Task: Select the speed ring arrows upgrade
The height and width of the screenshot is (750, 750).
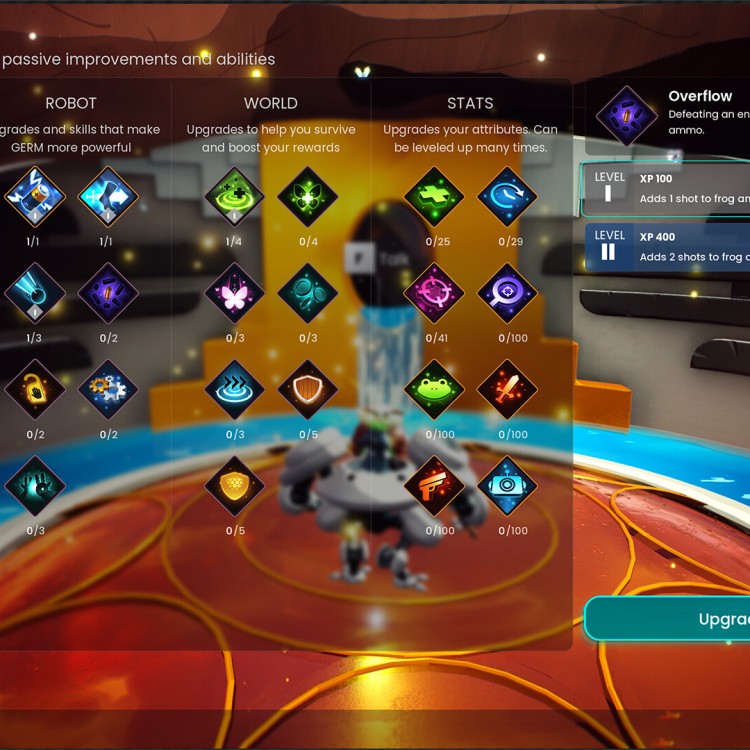Action: click(x=234, y=390)
